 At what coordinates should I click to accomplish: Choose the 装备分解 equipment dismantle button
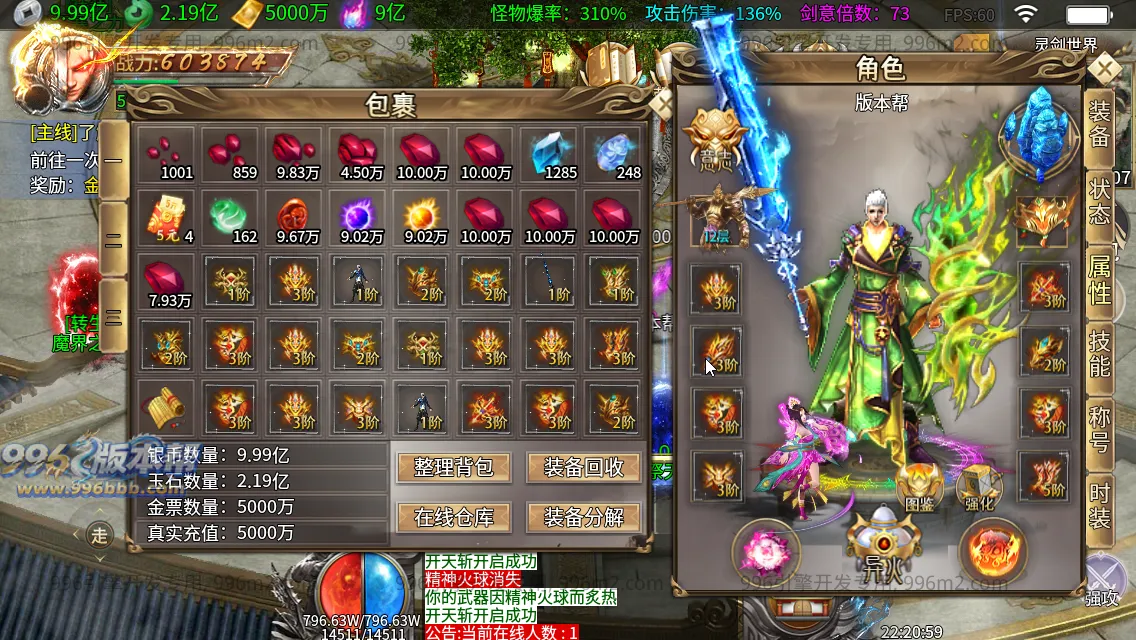584,517
